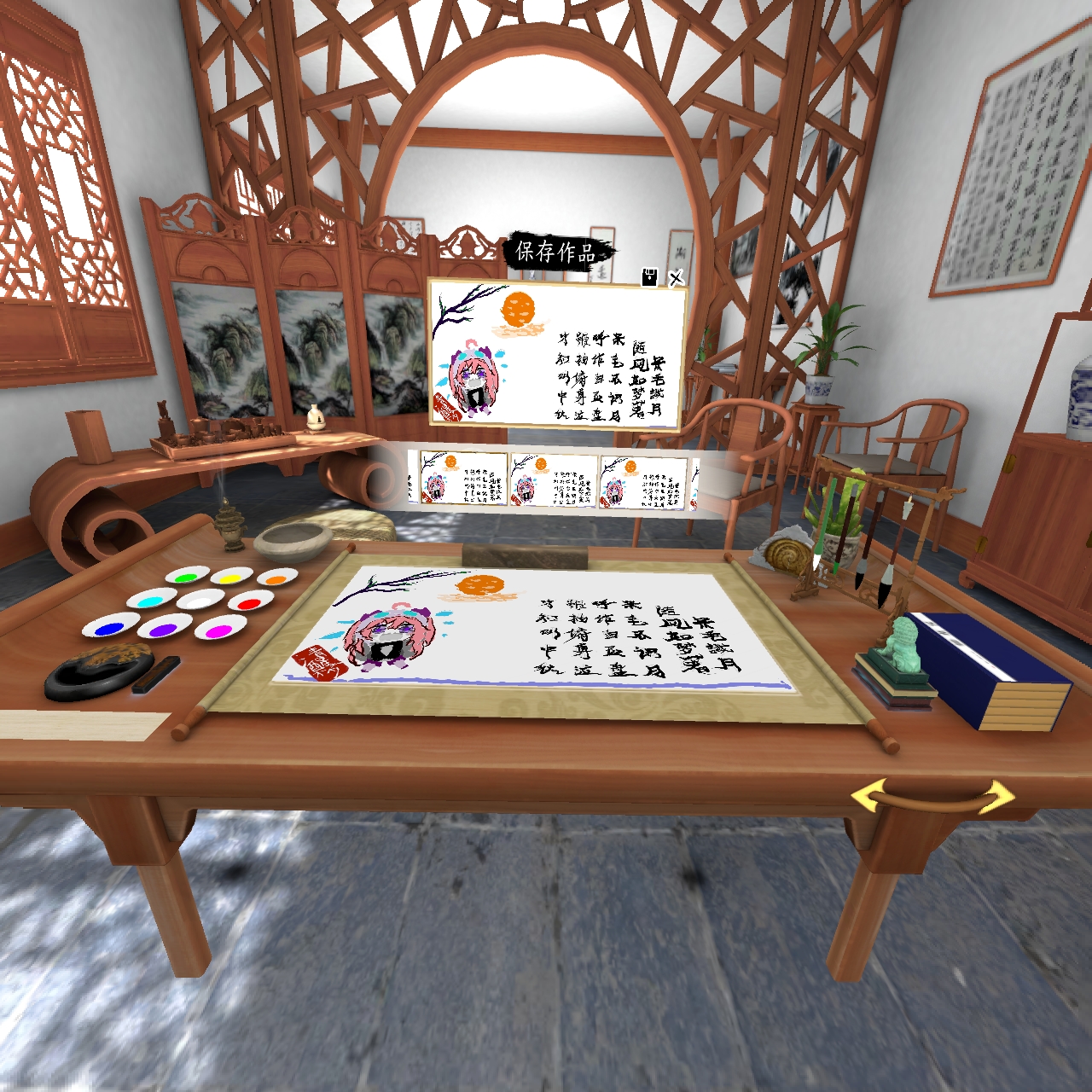The width and height of the screenshot is (1092, 1092).
Task: Expand the middle saved-artwork thumbnail
Action: click(553, 478)
